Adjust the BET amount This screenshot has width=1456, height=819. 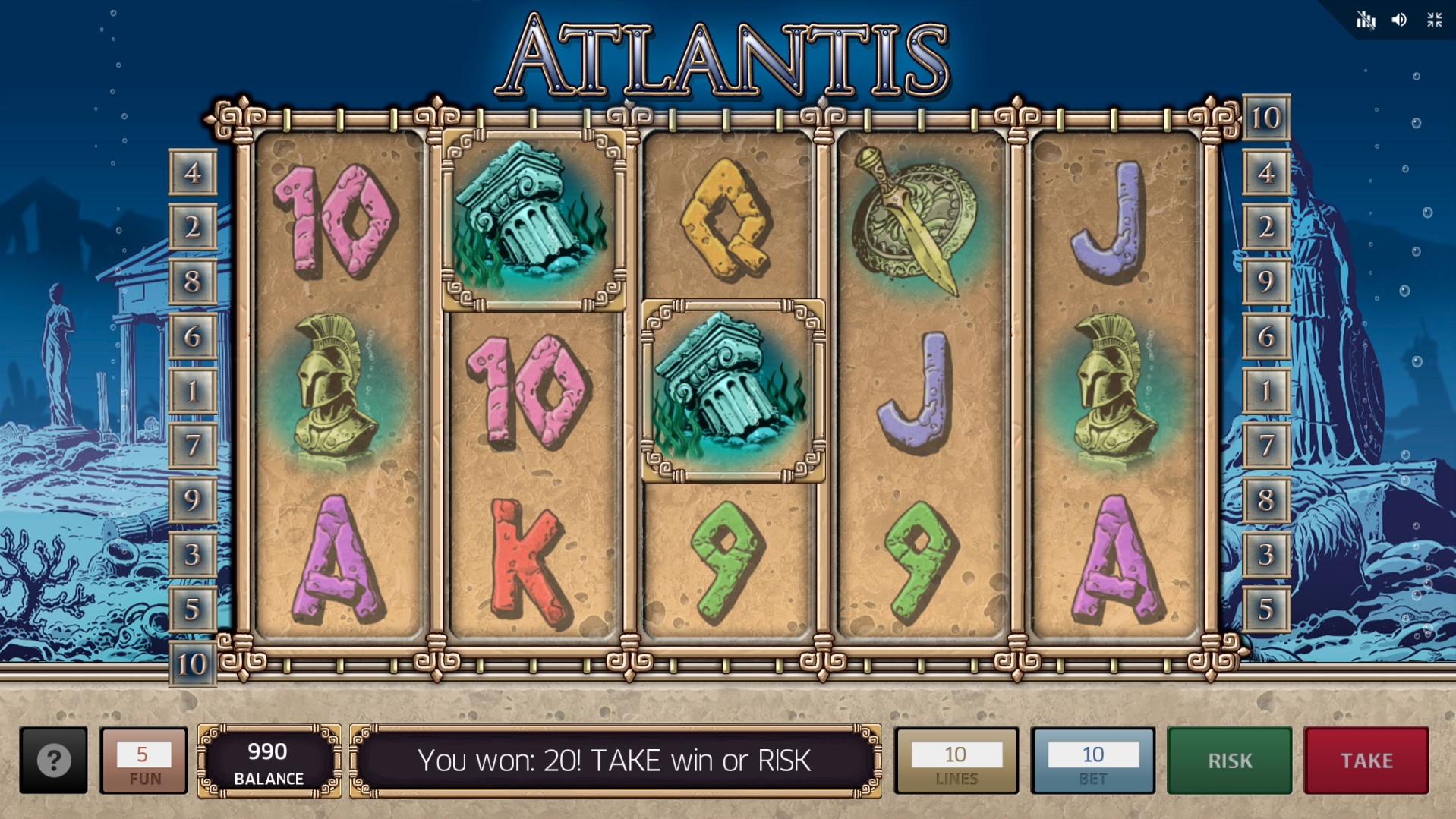tap(1092, 761)
